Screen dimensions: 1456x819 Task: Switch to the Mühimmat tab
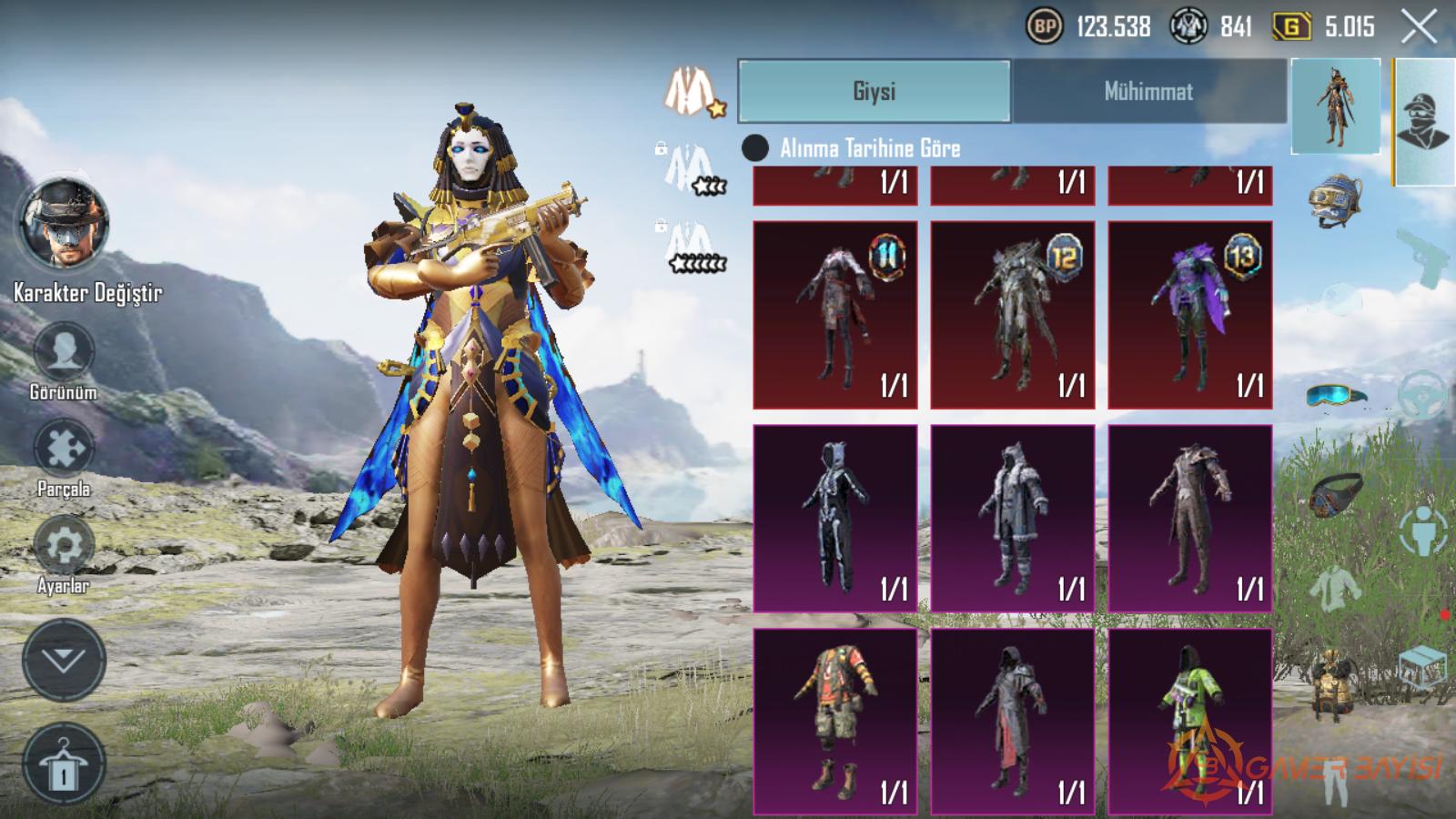[x=1148, y=91]
